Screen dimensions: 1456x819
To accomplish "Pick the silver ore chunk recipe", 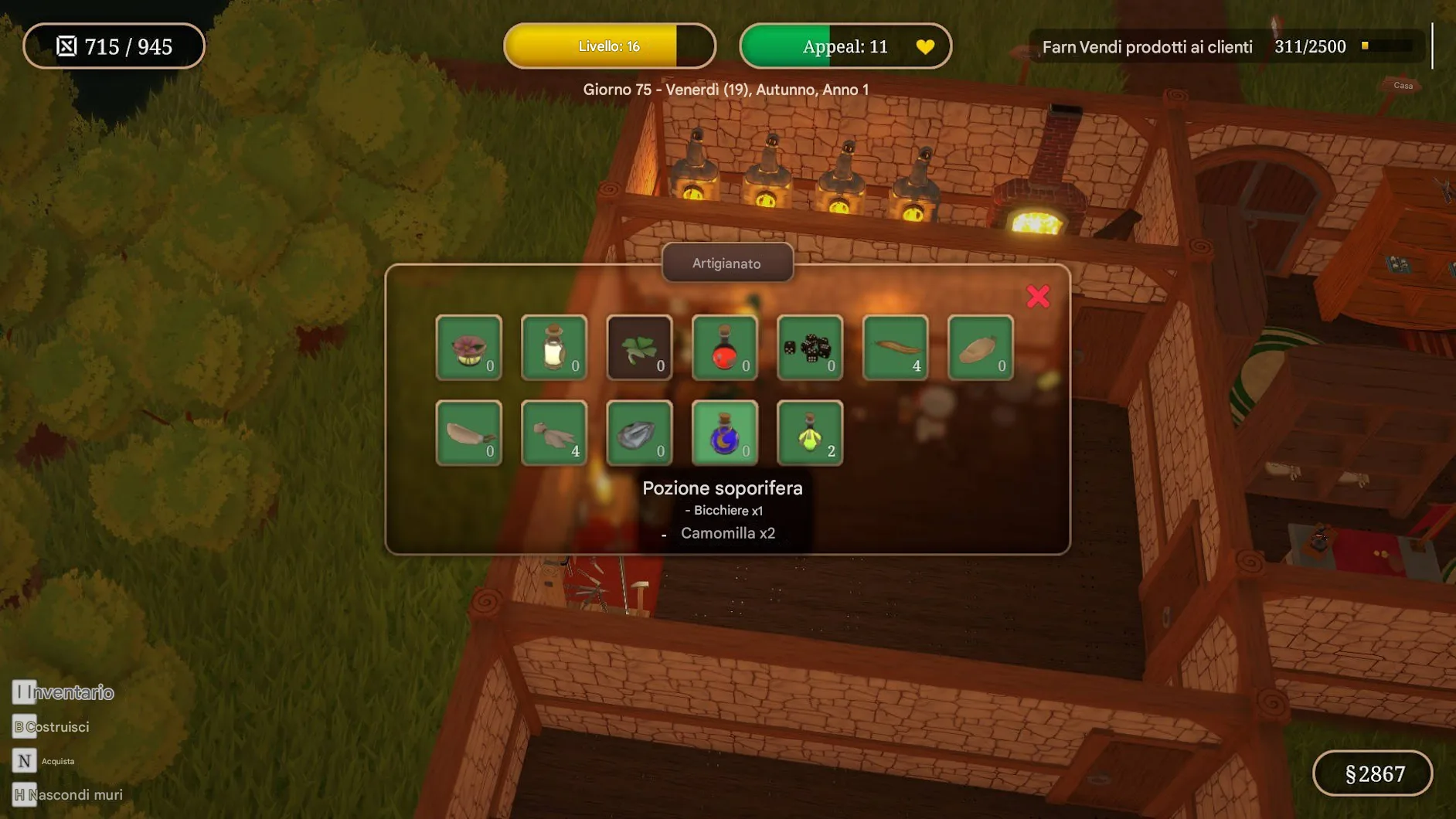I will click(639, 433).
